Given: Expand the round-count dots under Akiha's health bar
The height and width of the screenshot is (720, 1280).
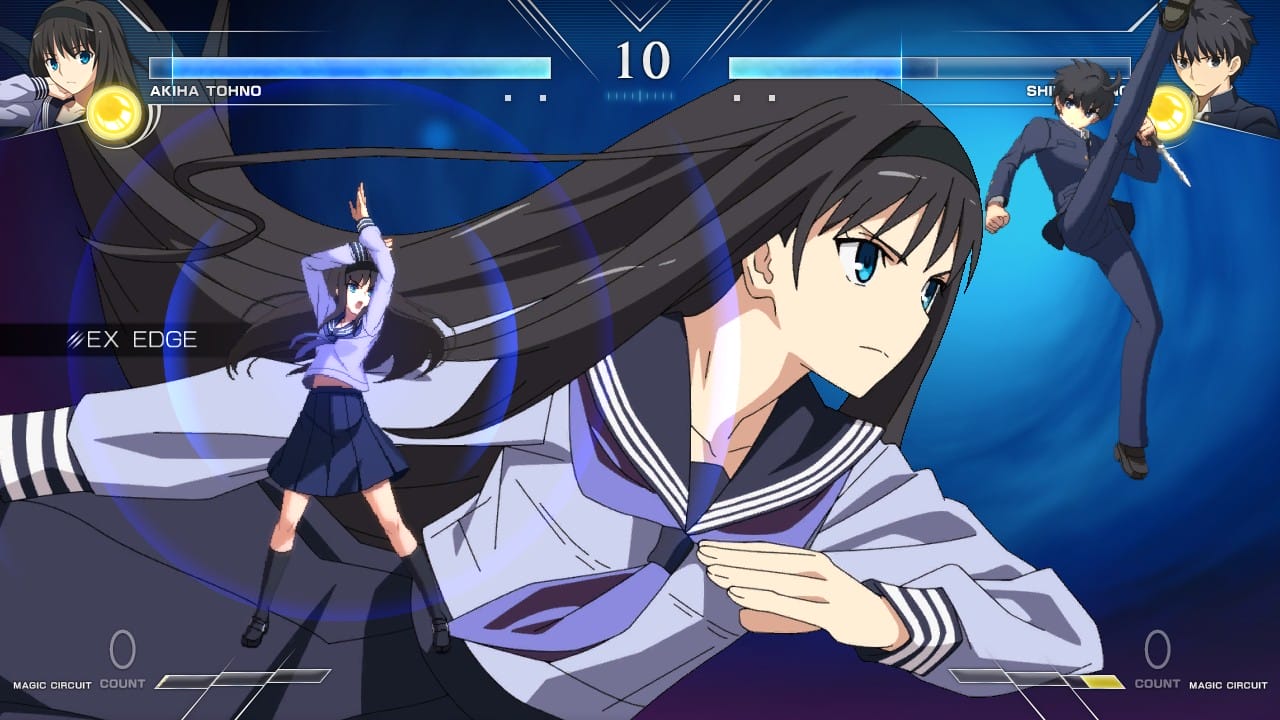Looking at the screenshot, I should click(525, 95).
